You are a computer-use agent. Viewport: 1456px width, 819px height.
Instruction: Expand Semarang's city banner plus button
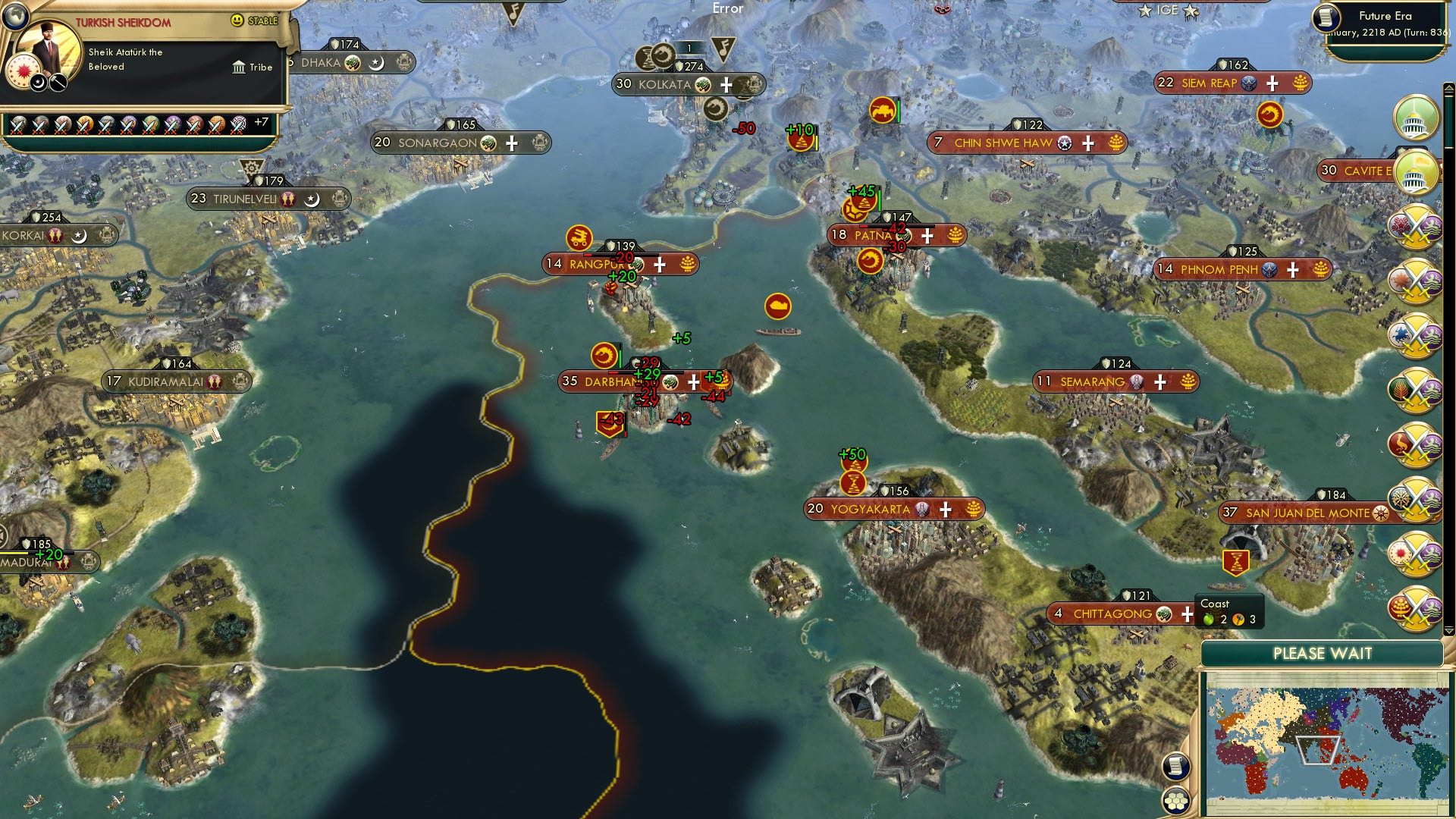point(1160,382)
